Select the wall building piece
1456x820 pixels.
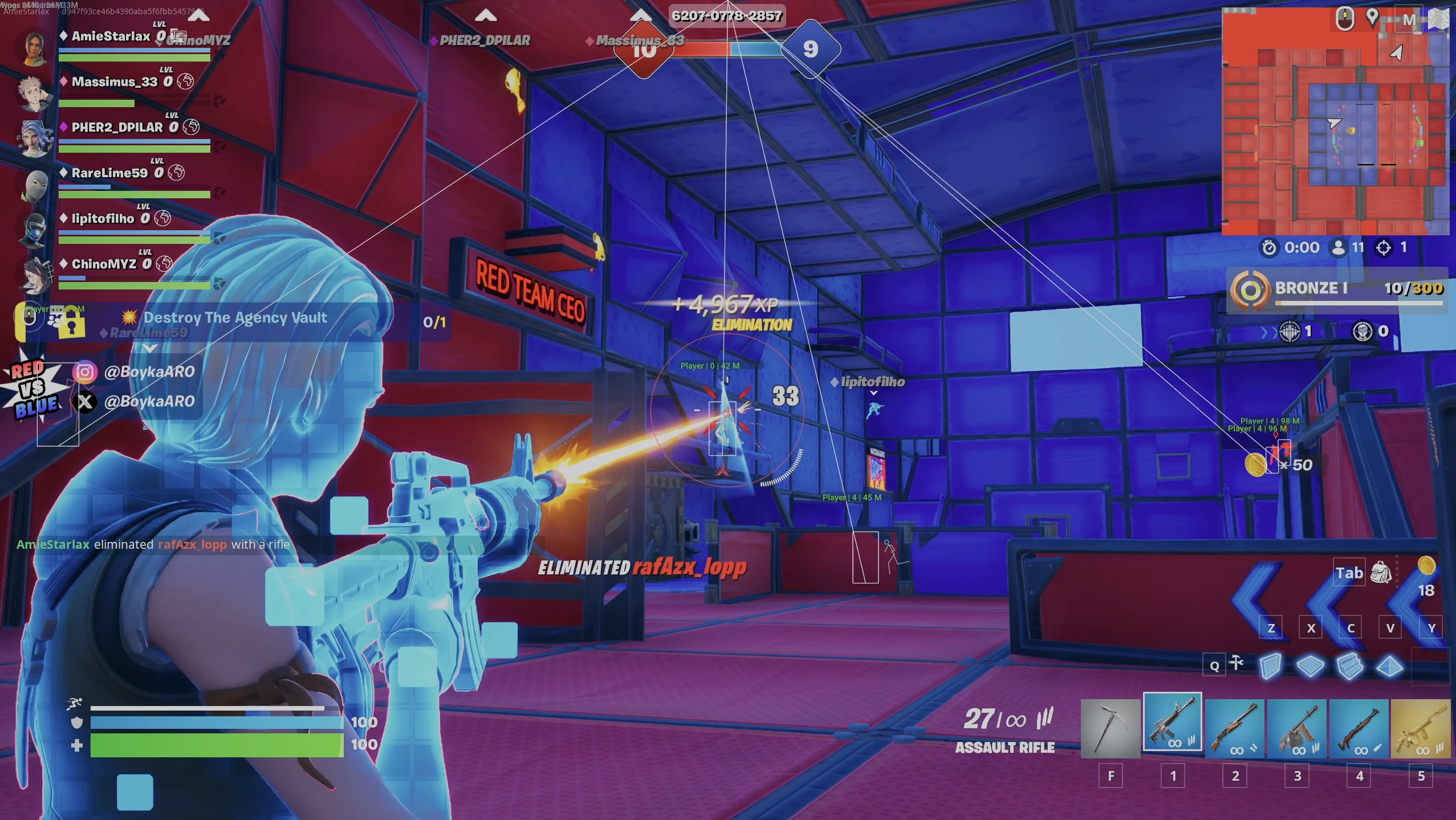pyautogui.click(x=1270, y=666)
